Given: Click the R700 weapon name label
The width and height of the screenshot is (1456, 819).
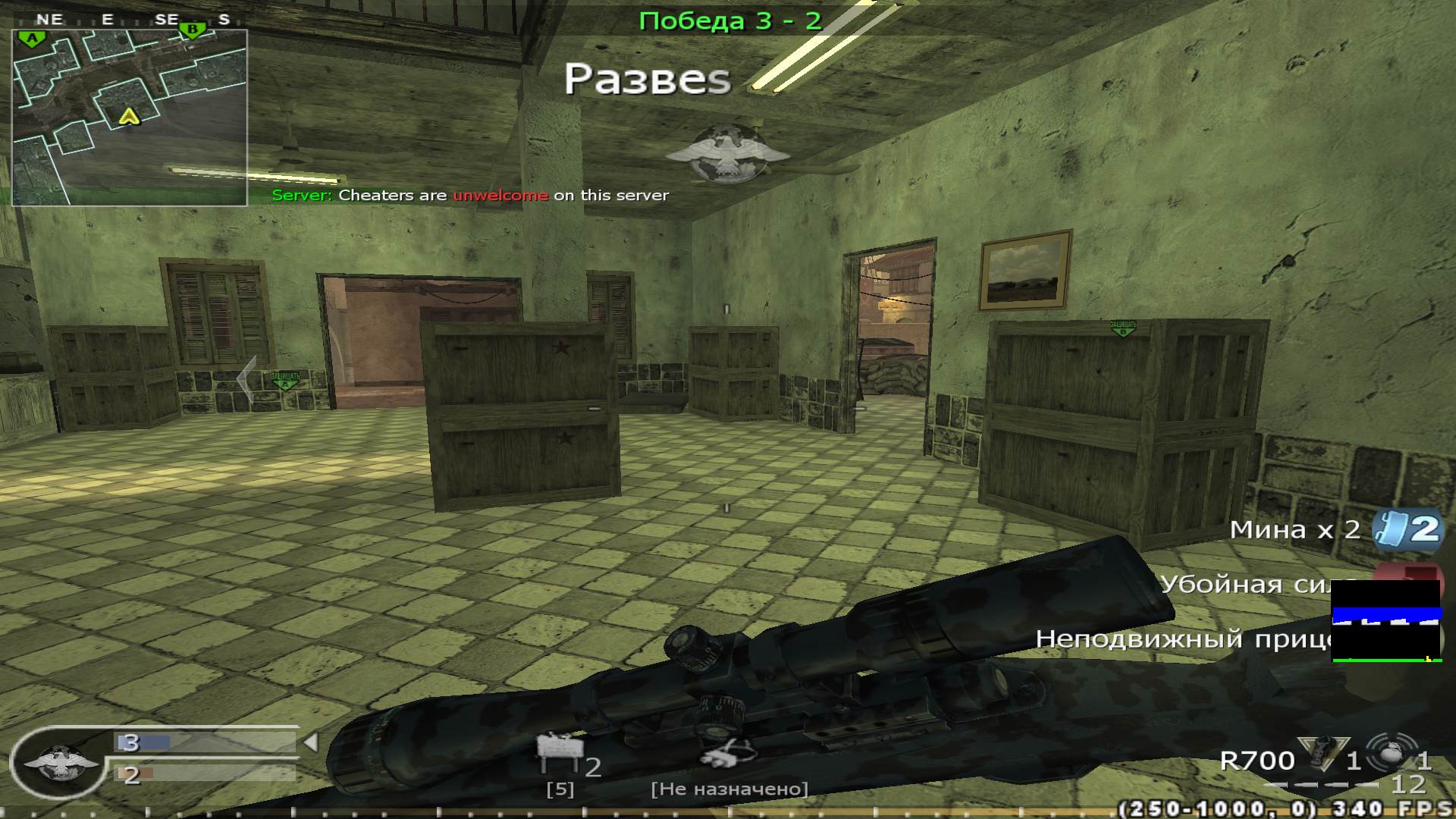Looking at the screenshot, I should click(1258, 761).
